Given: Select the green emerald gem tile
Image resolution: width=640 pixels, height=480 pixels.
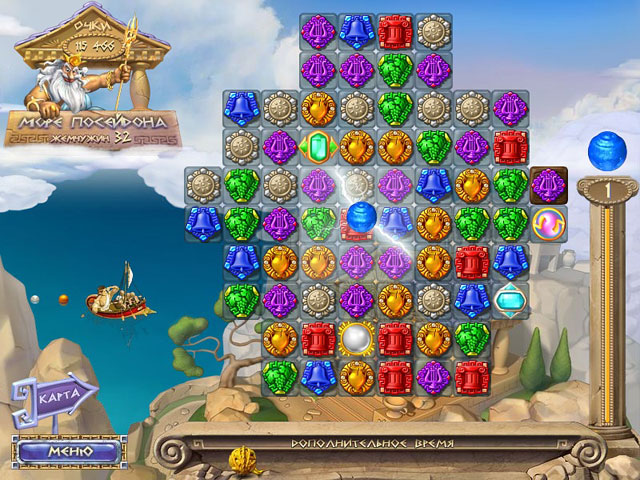Looking at the screenshot, I should 318,146.
